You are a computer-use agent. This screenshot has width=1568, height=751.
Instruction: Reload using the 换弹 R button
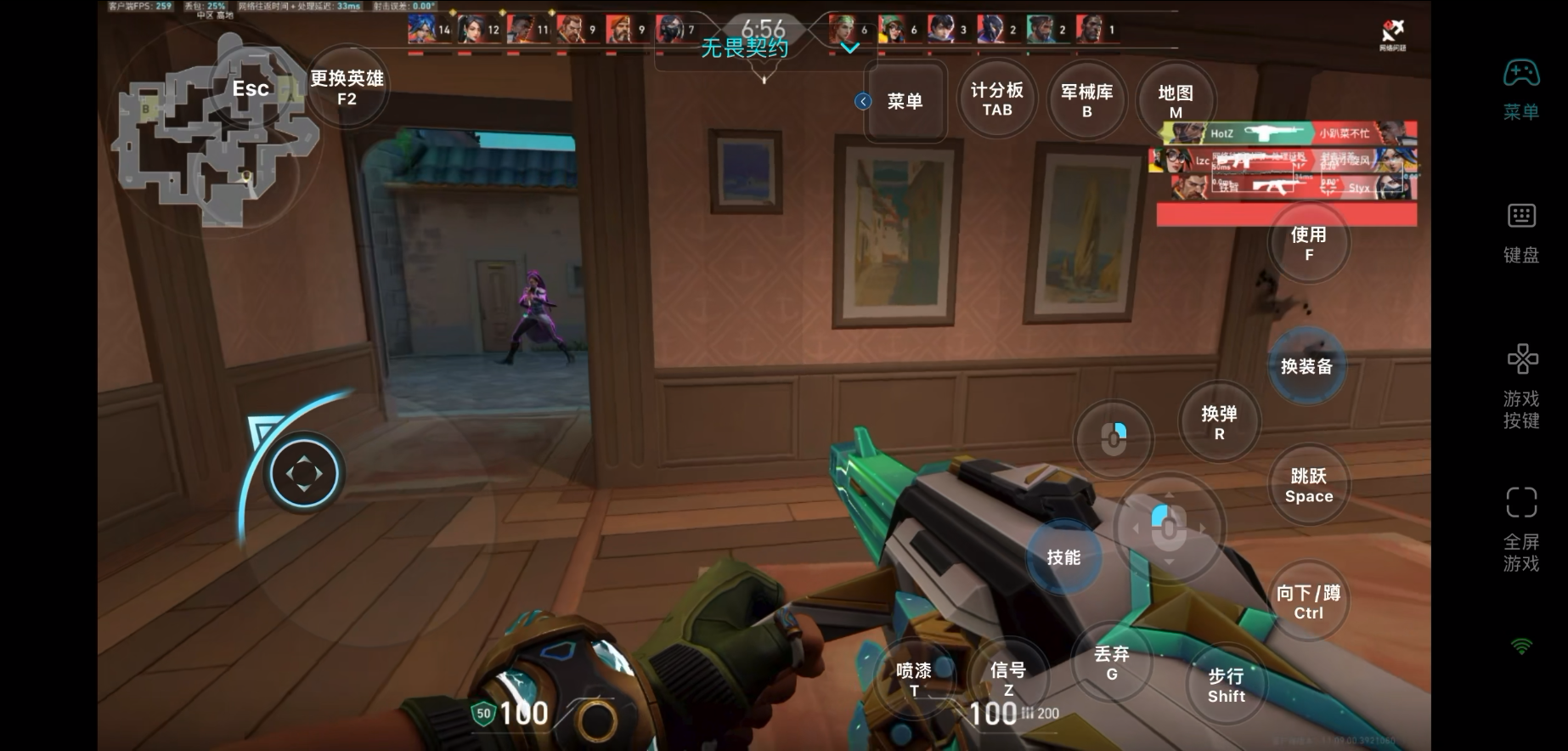coord(1219,422)
